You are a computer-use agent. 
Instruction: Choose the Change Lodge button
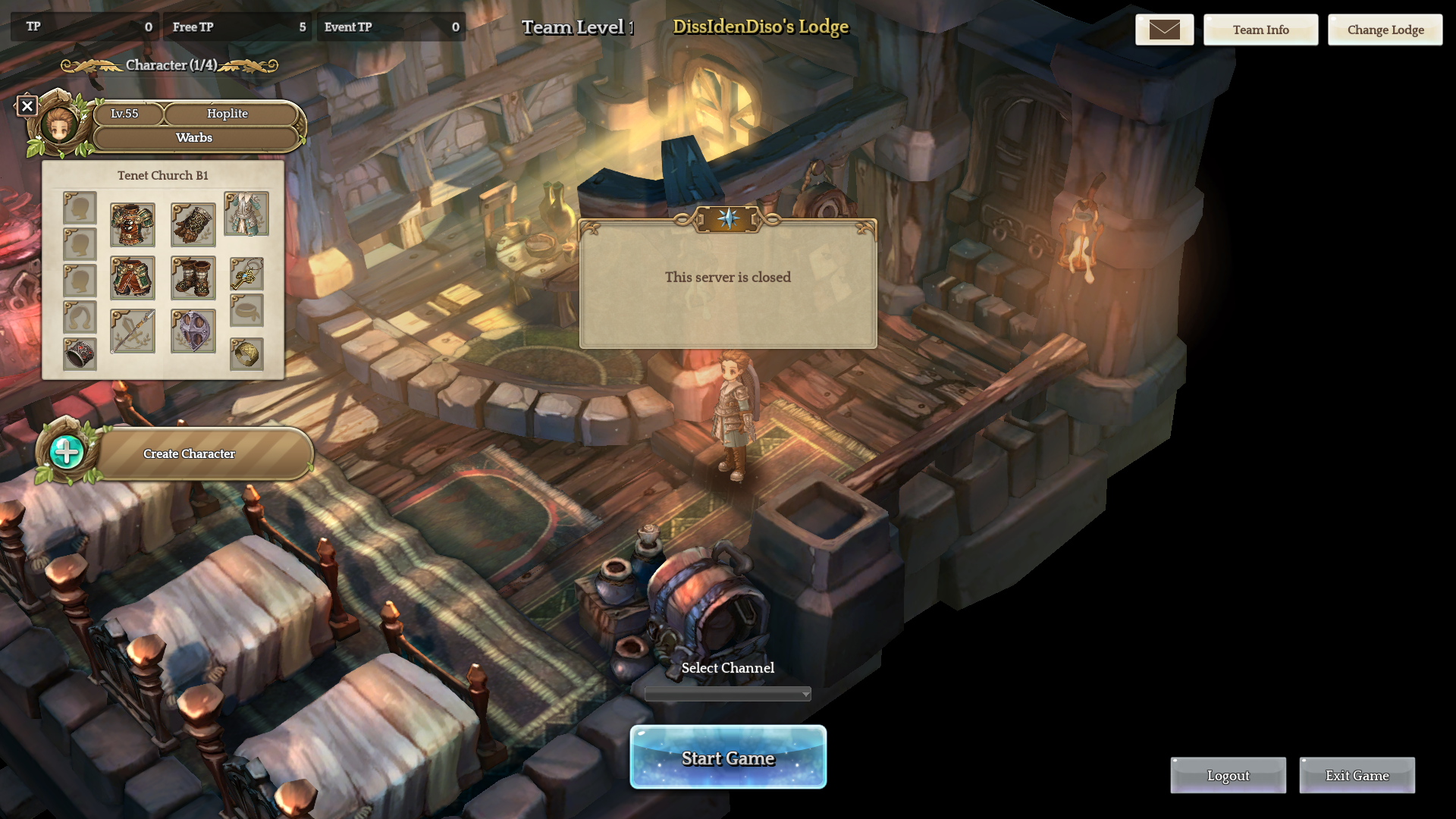(1385, 30)
